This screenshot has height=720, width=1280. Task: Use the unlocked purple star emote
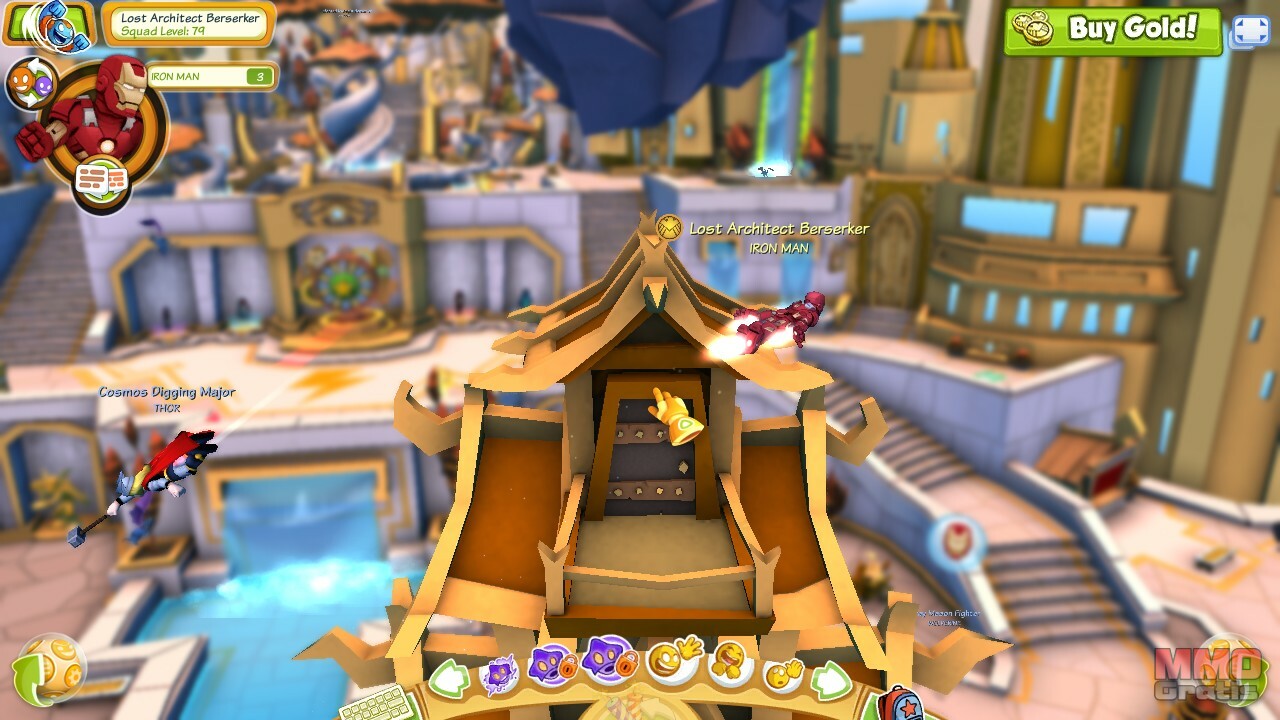pos(498,673)
